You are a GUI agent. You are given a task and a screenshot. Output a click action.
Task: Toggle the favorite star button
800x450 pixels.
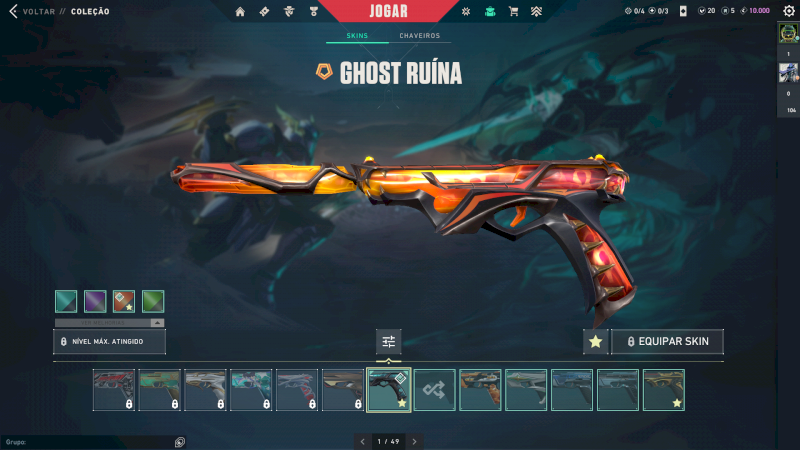[595, 342]
